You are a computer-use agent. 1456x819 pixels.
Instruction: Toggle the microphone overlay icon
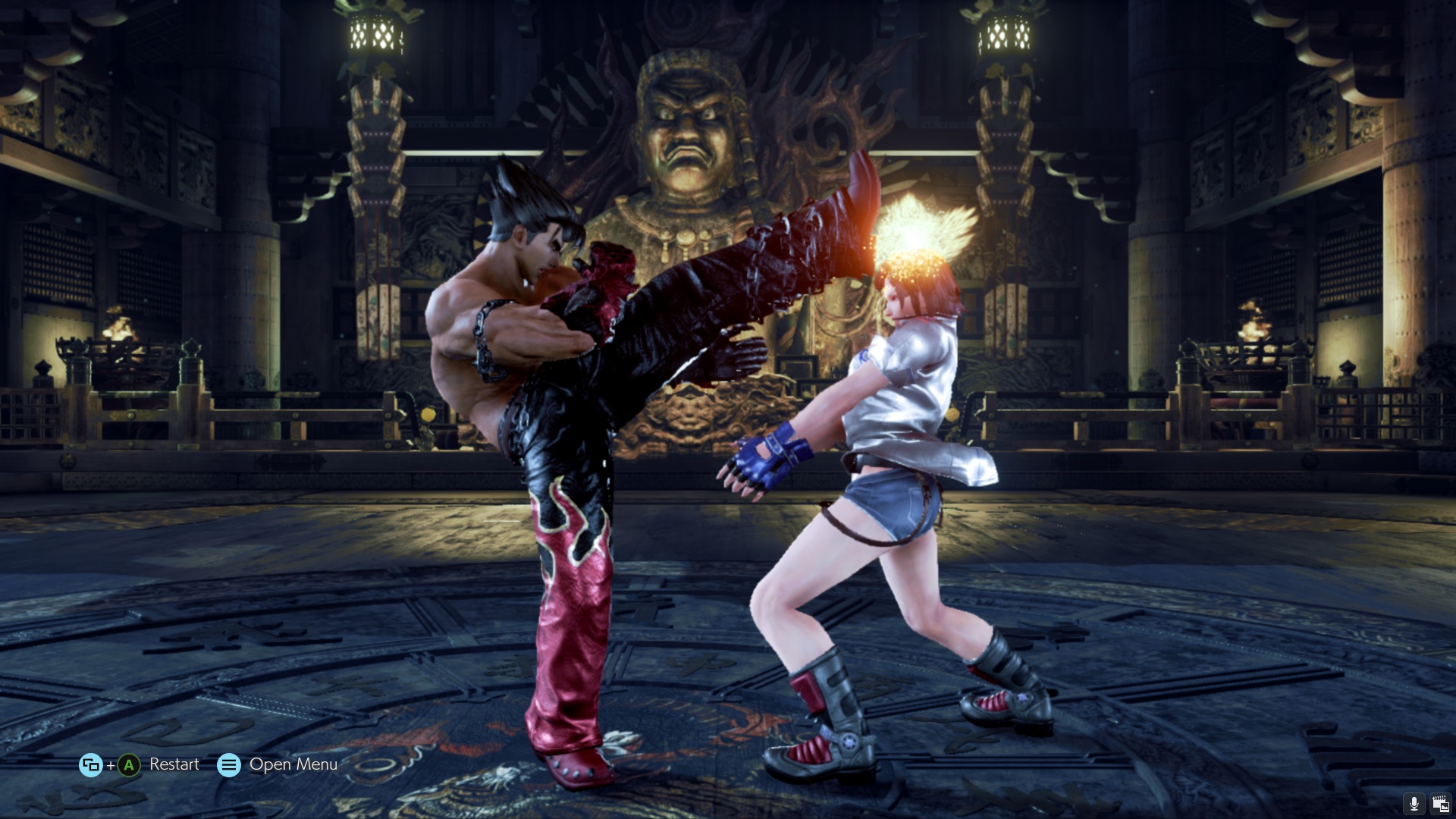(1414, 804)
